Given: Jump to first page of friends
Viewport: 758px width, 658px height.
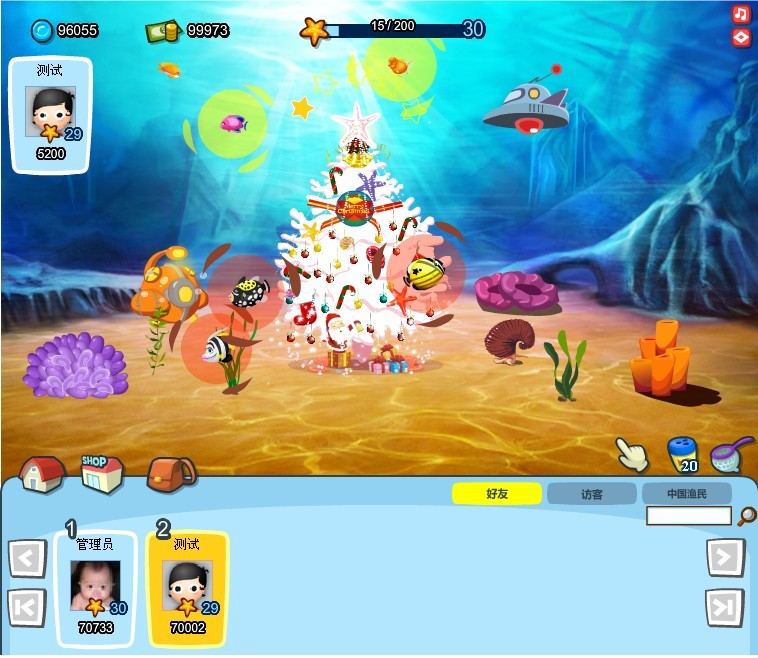Looking at the screenshot, I should pyautogui.click(x=27, y=607).
